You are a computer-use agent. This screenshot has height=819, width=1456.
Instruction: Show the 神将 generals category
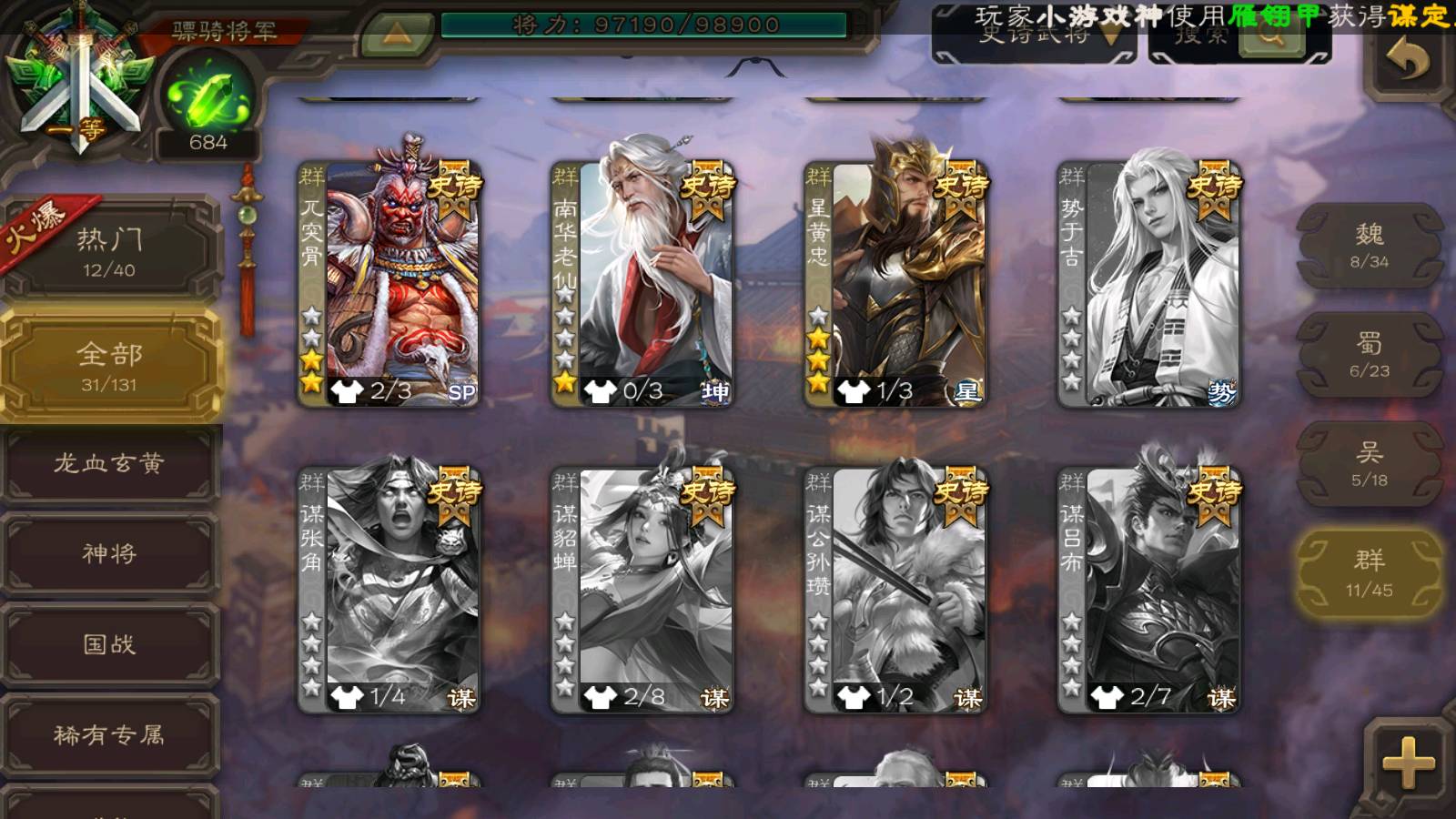coord(109,553)
